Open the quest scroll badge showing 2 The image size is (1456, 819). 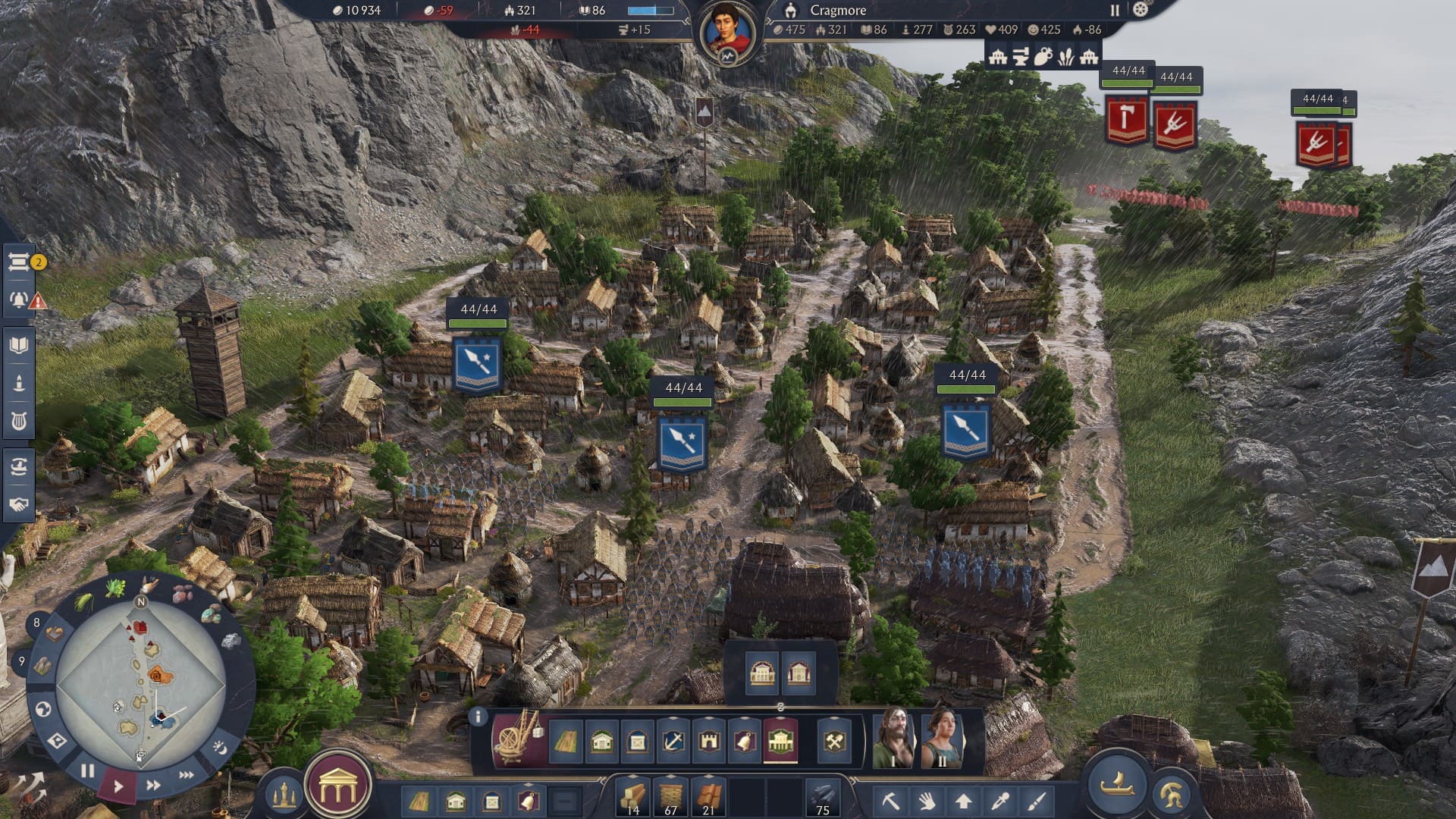(19, 262)
